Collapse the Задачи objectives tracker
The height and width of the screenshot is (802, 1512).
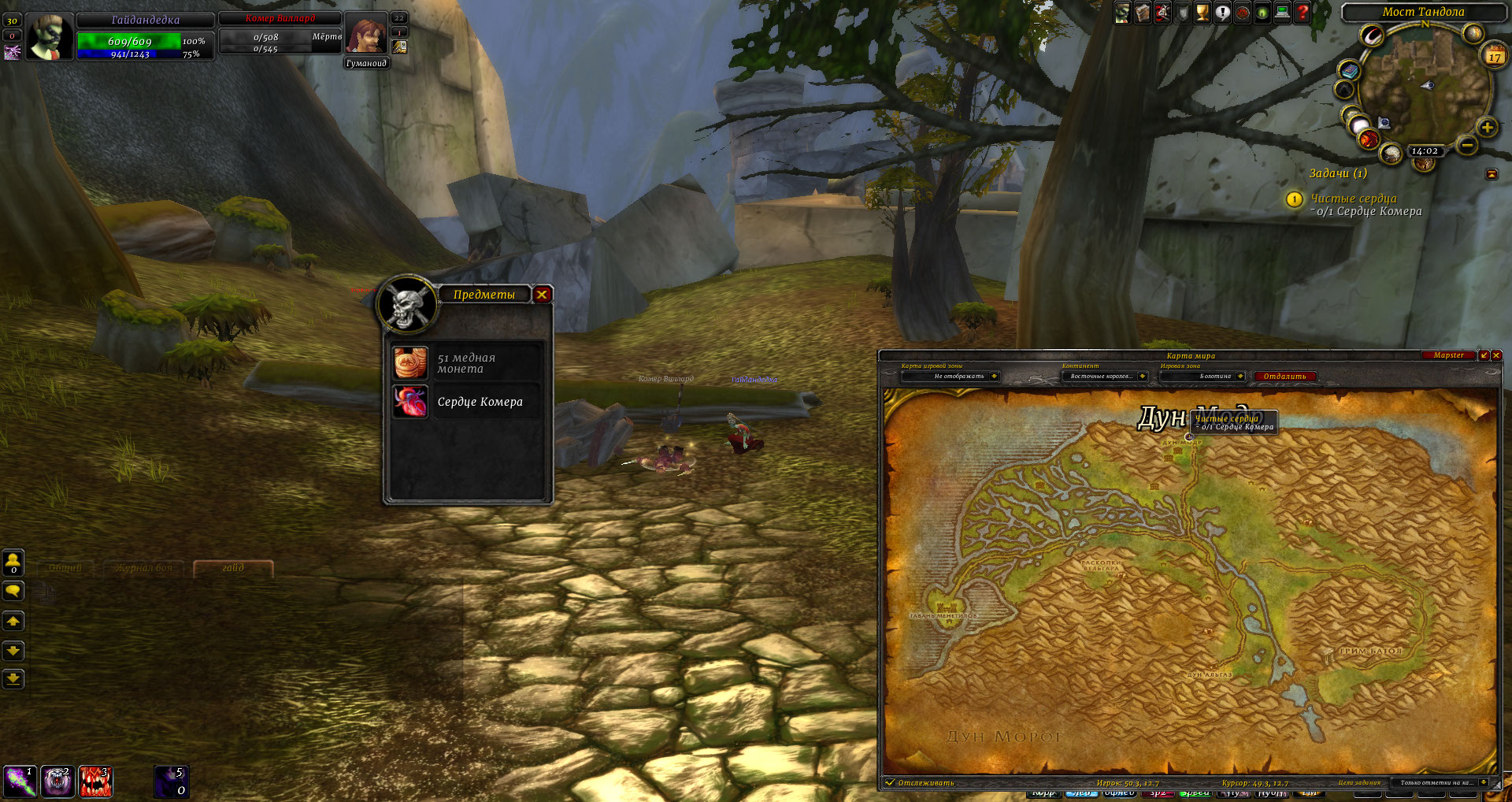[x=1492, y=174]
